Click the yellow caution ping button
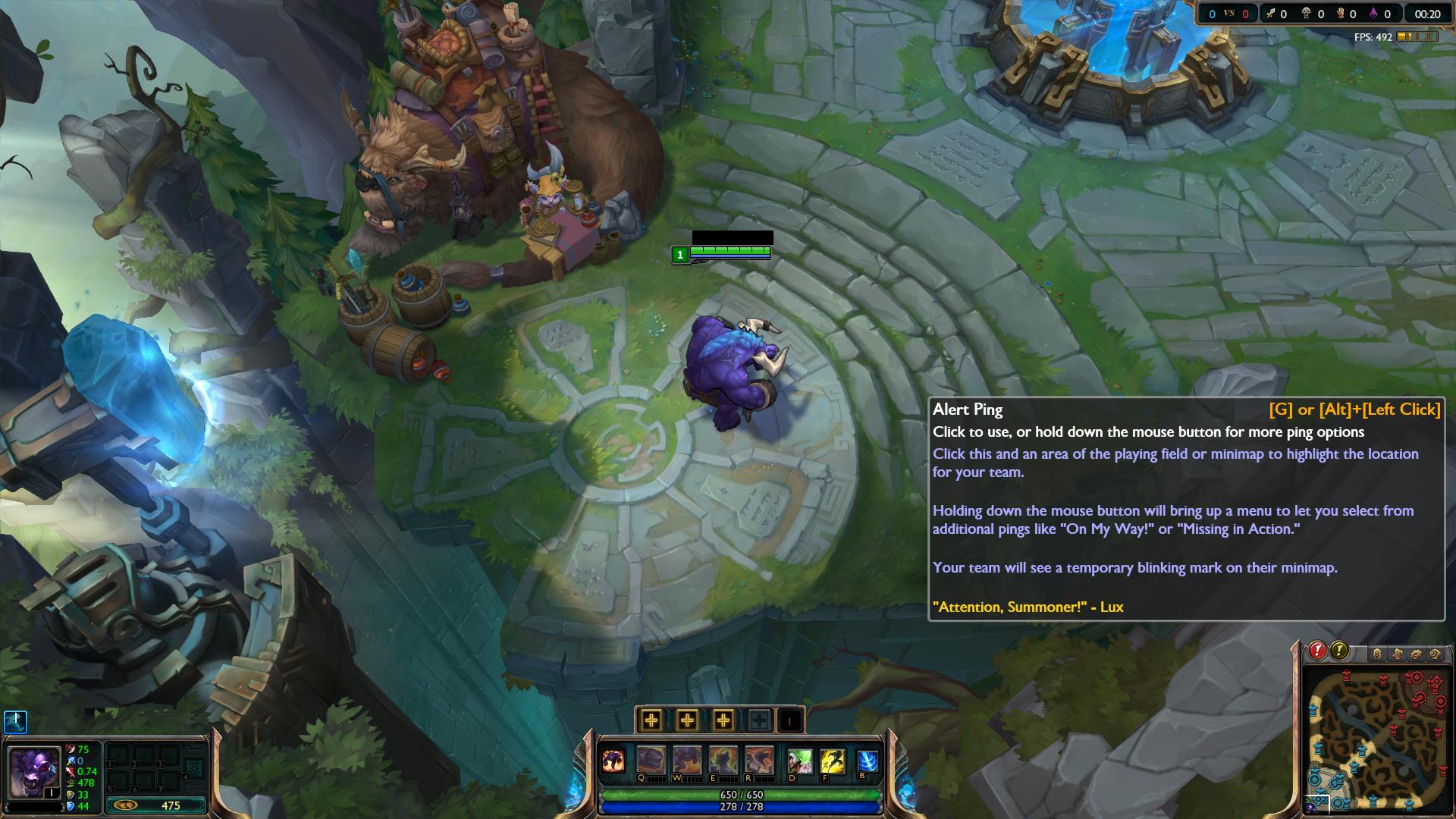This screenshot has width=1456, height=819. click(1339, 651)
